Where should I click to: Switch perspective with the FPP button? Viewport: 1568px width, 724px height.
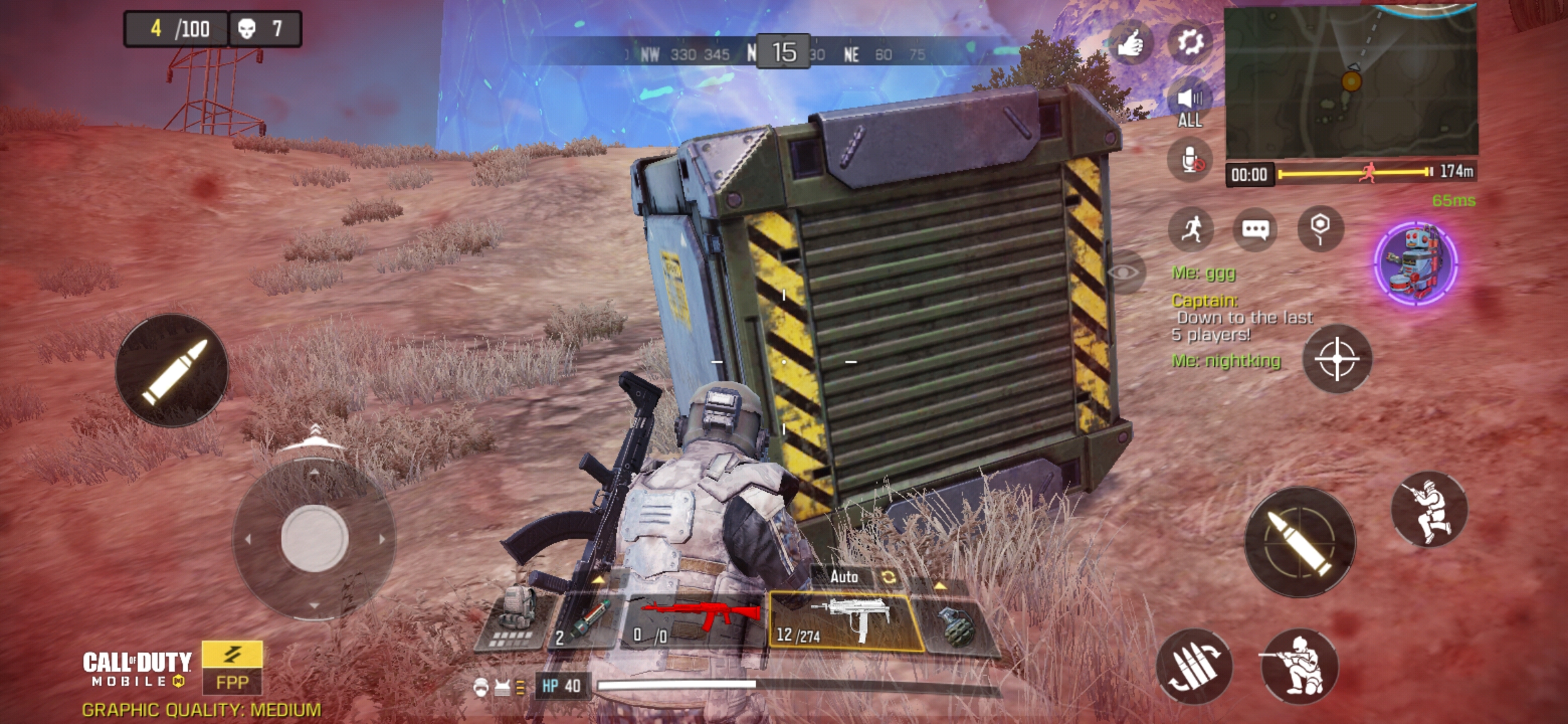[232, 668]
